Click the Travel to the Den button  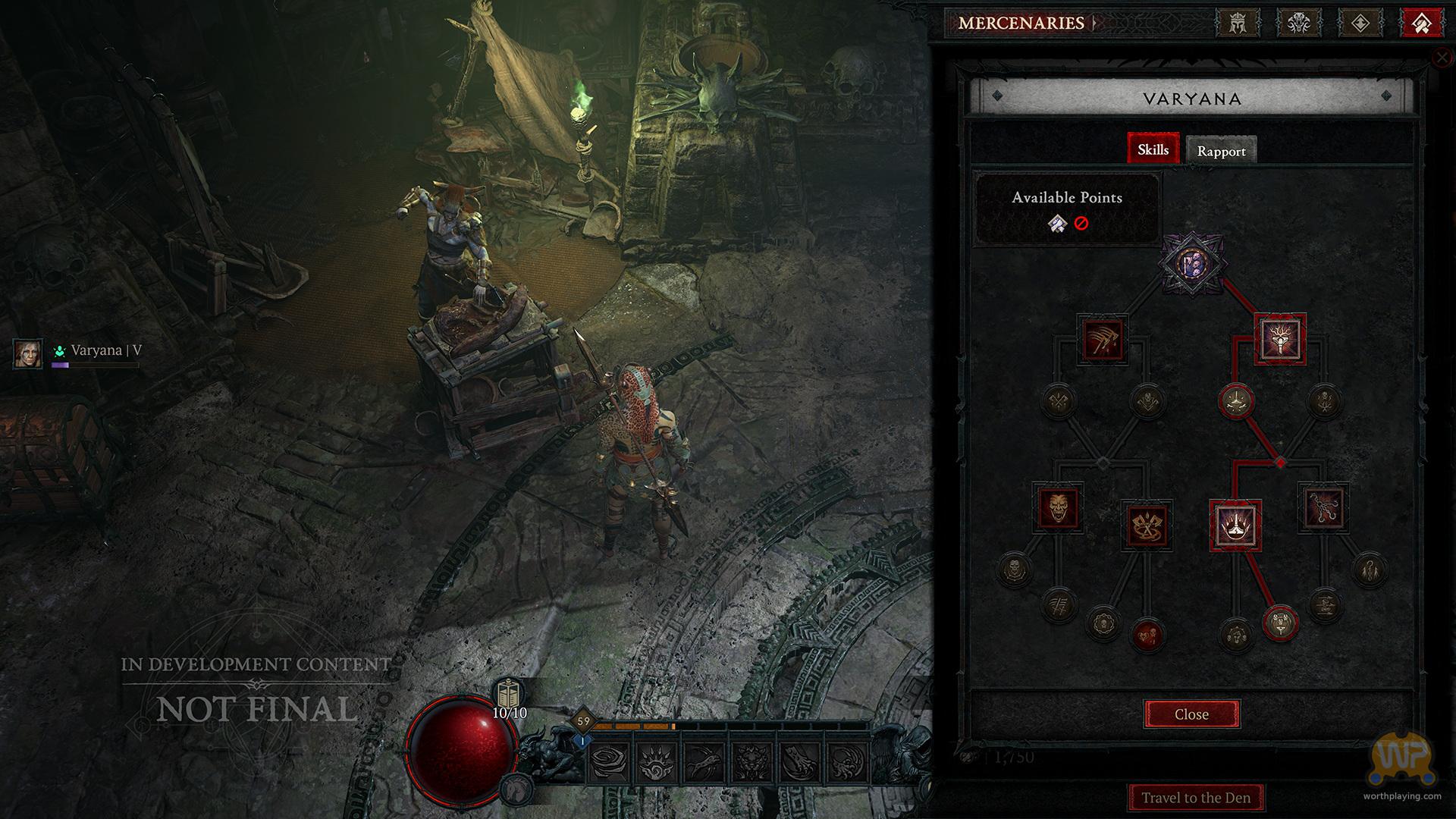[1196, 798]
